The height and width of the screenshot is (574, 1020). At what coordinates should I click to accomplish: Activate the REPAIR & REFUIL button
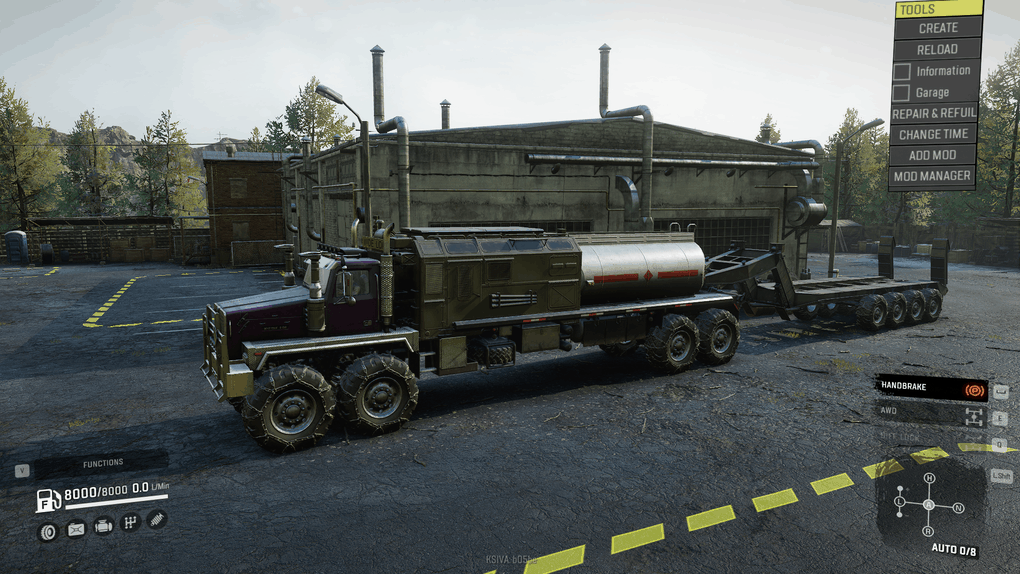933,113
